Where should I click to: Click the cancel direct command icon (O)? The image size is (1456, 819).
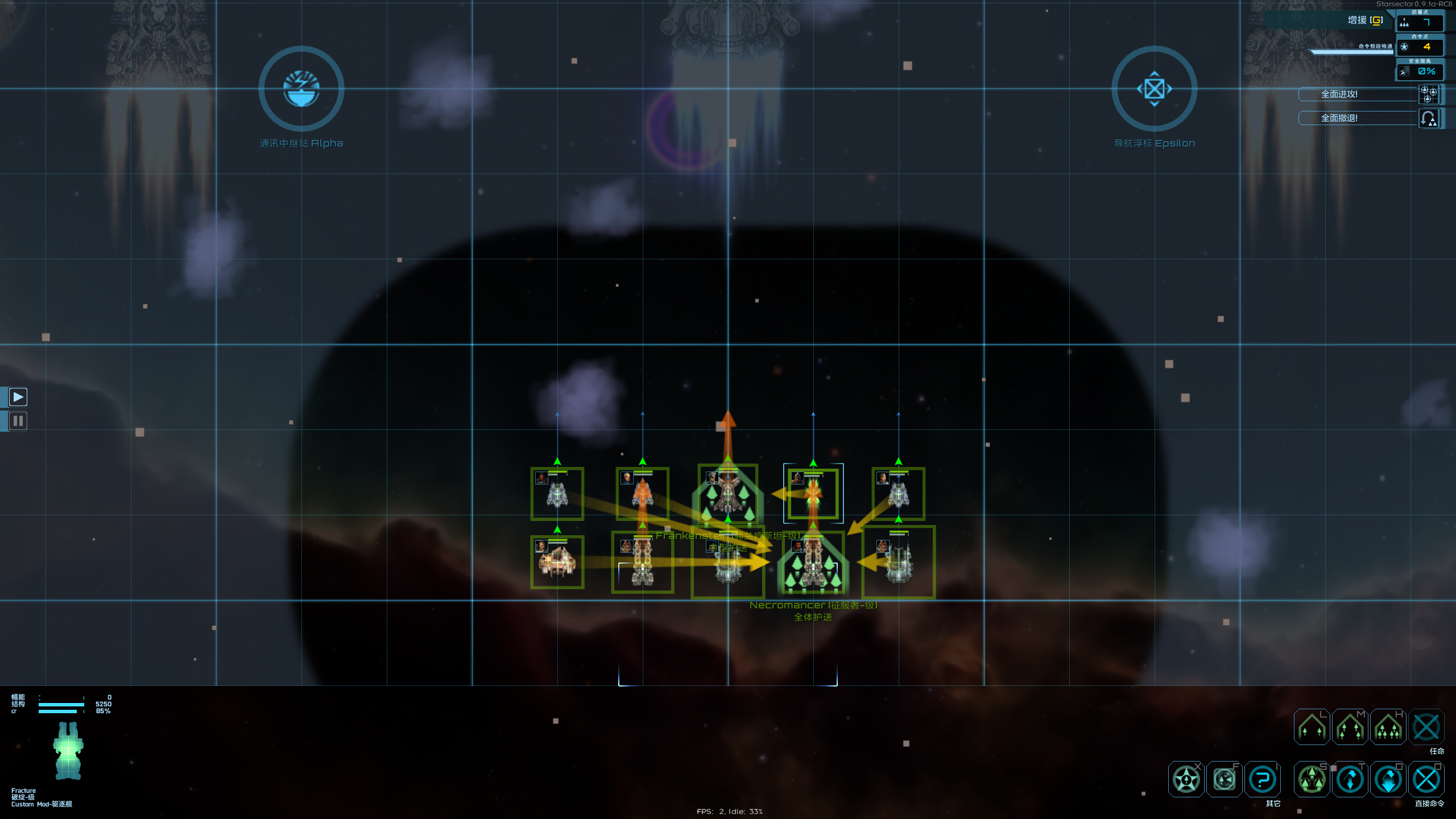click(1426, 779)
